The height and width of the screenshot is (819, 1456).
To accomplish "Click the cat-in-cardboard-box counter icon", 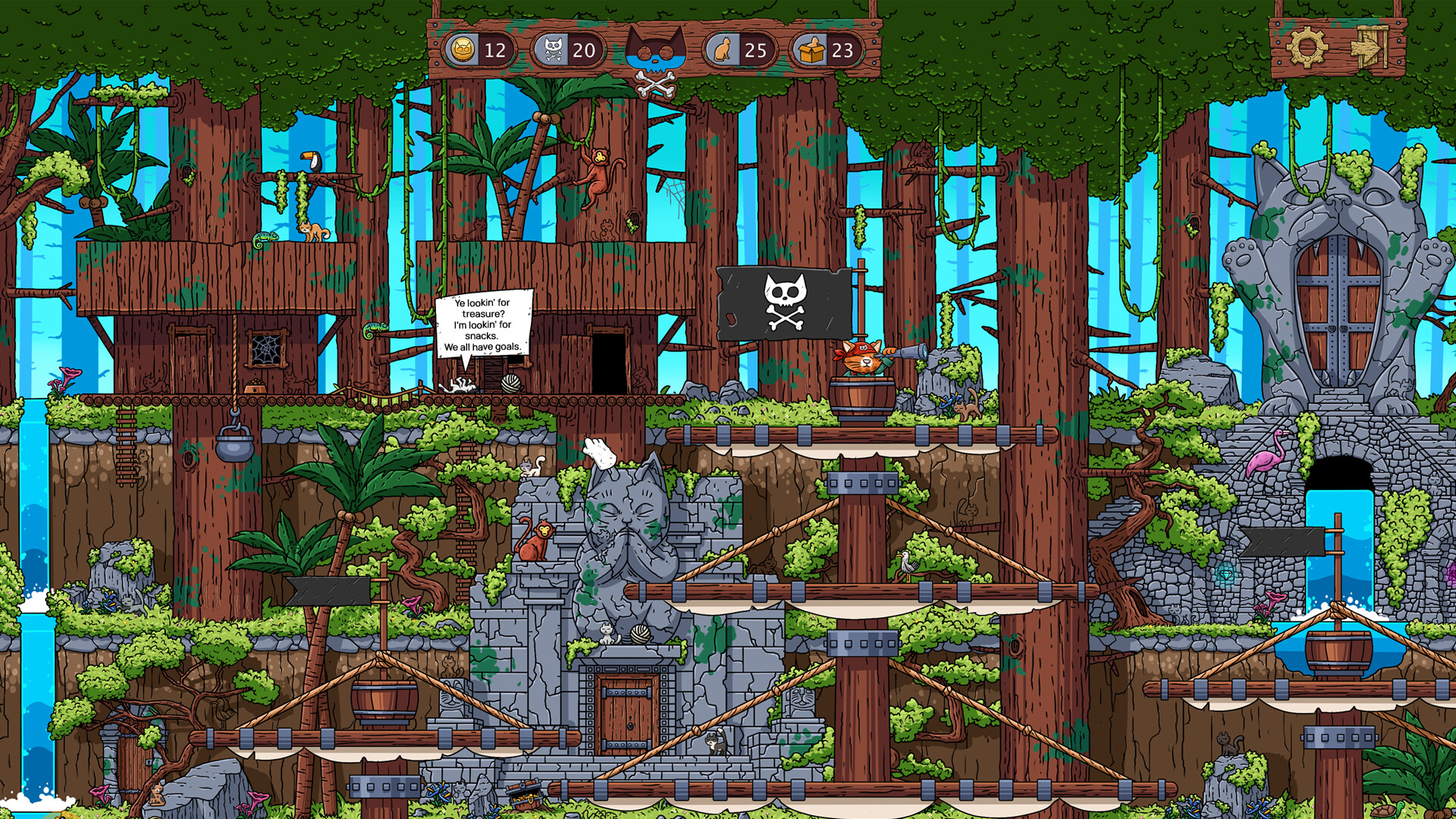I will coord(812,51).
